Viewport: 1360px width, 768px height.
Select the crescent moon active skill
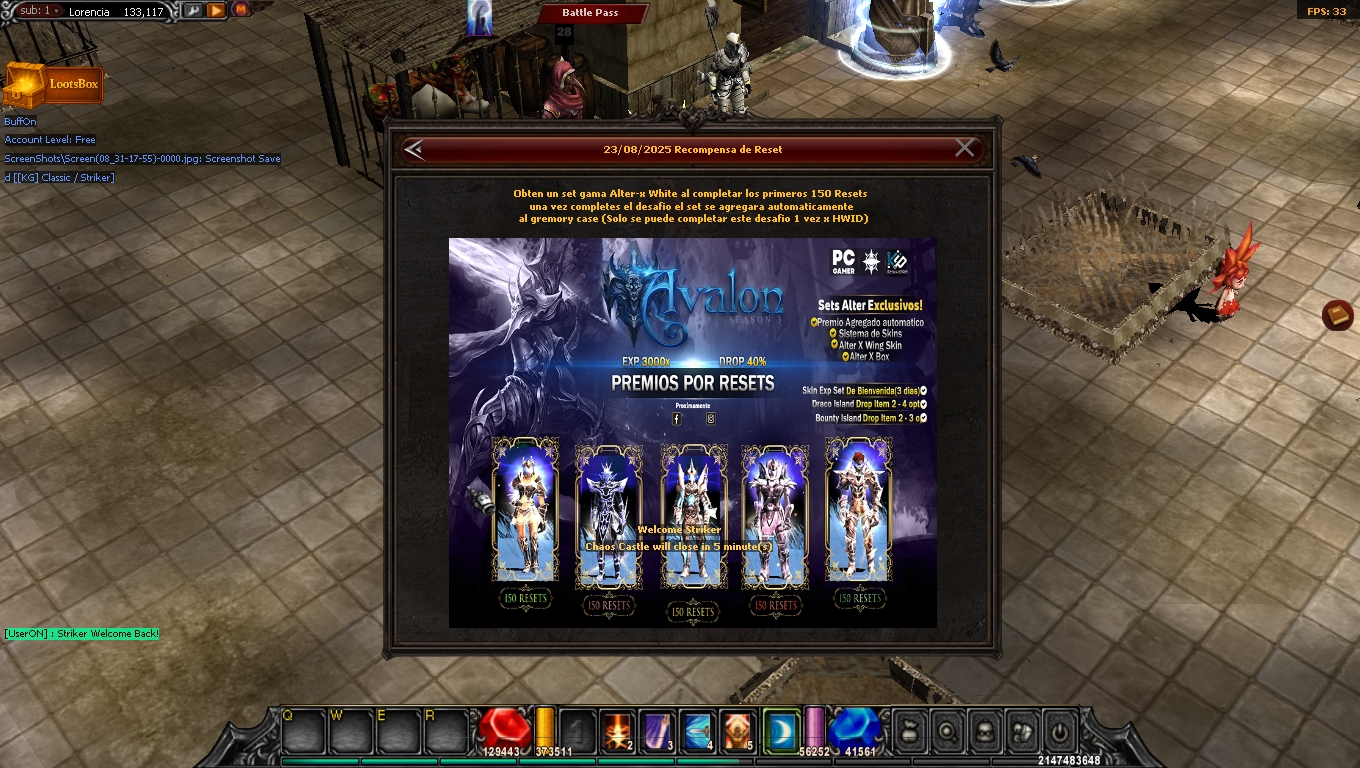tap(779, 732)
